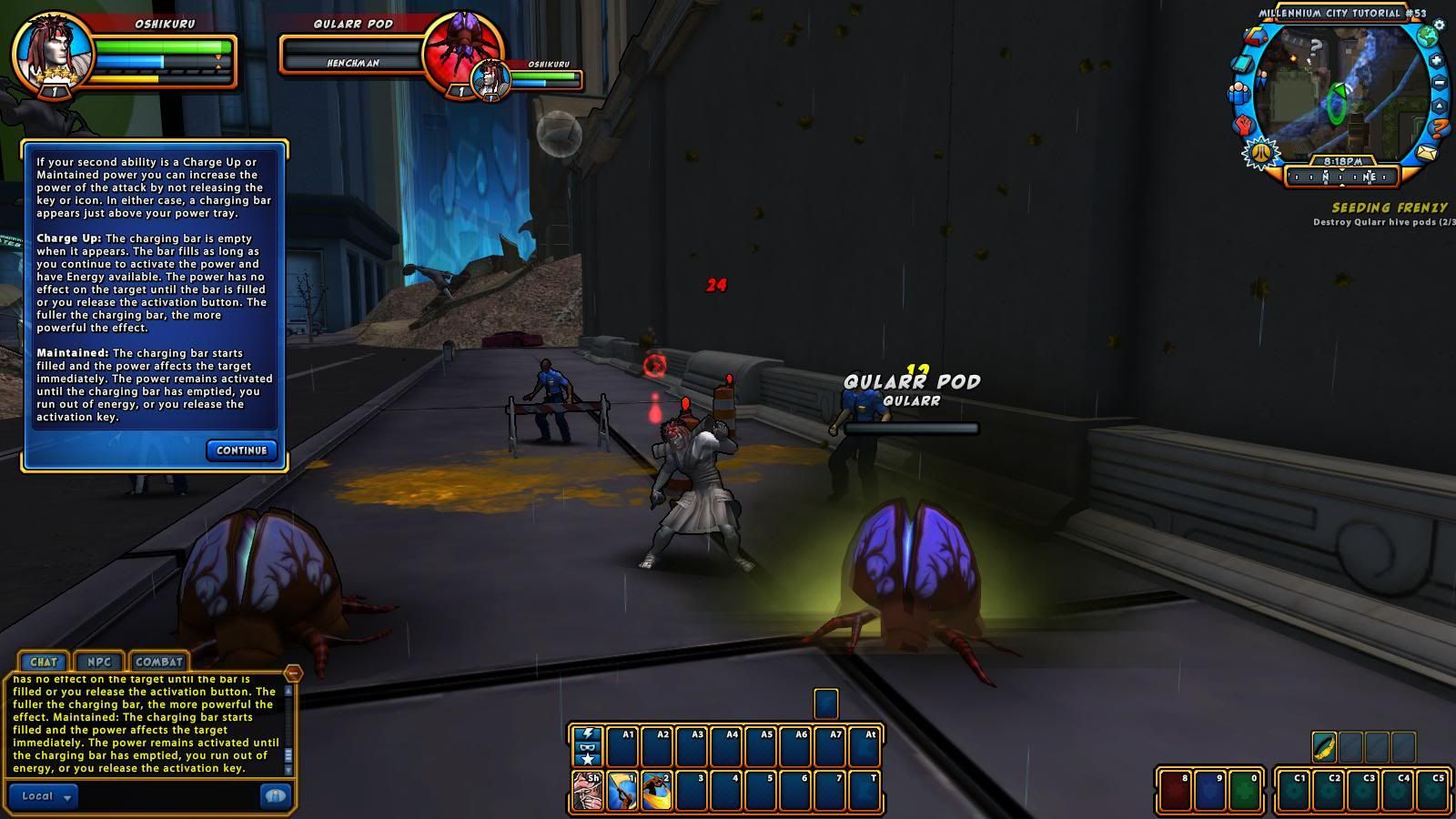Open the Combat log tab
1456x819 pixels.
[x=159, y=662]
